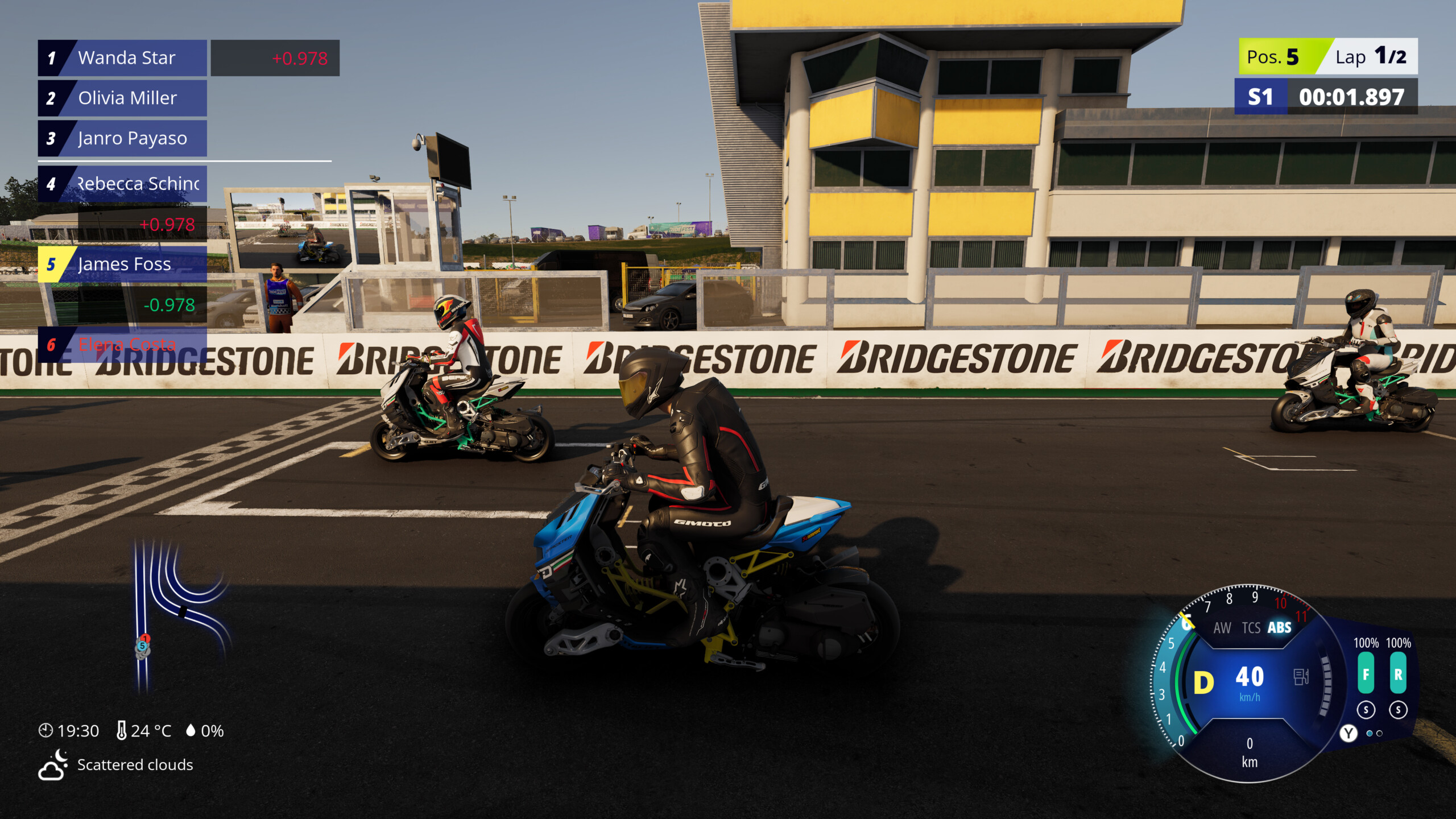This screenshot has height=819, width=1456.
Task: Select the fuel pump icon
Action: click(x=1301, y=677)
